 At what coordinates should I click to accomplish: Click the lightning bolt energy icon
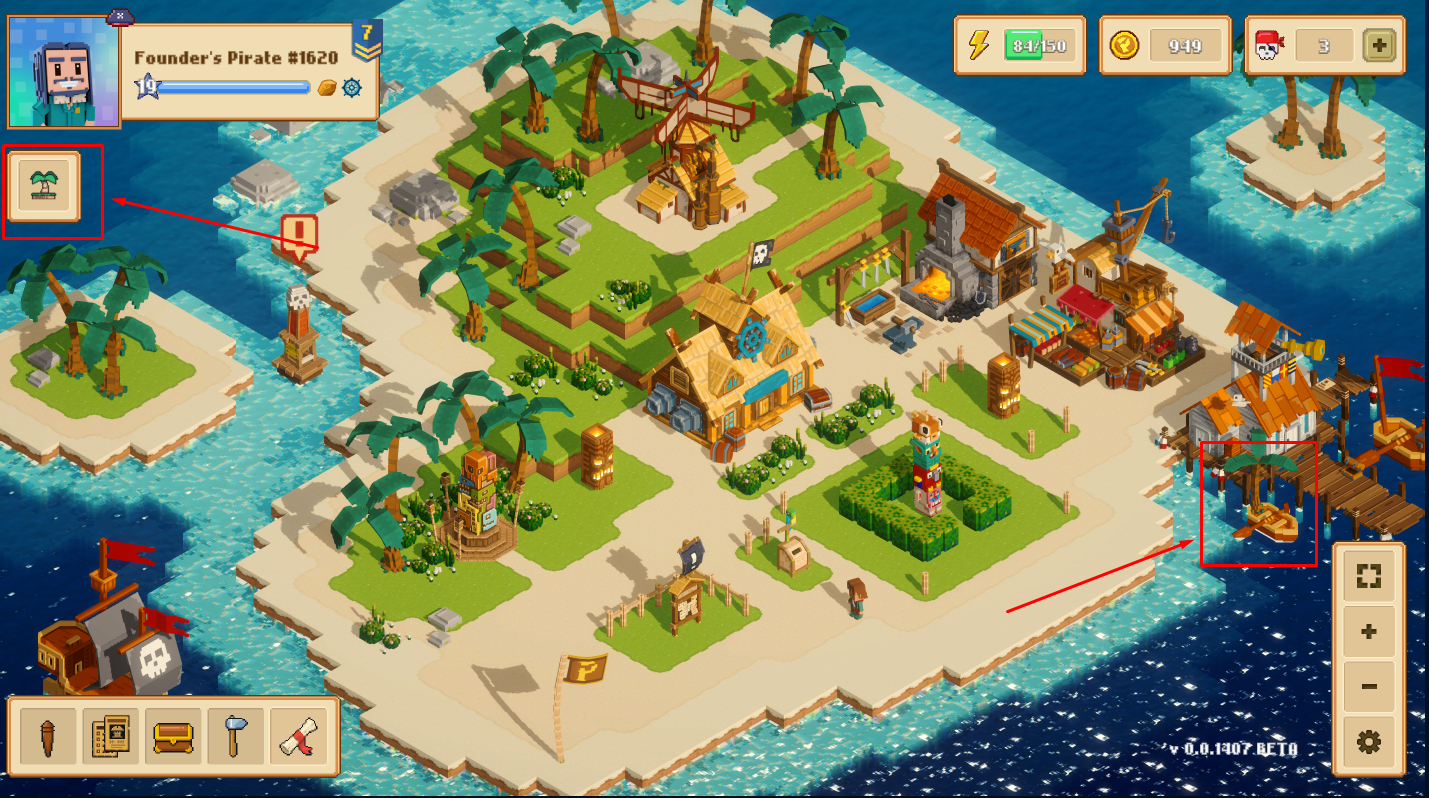980,45
